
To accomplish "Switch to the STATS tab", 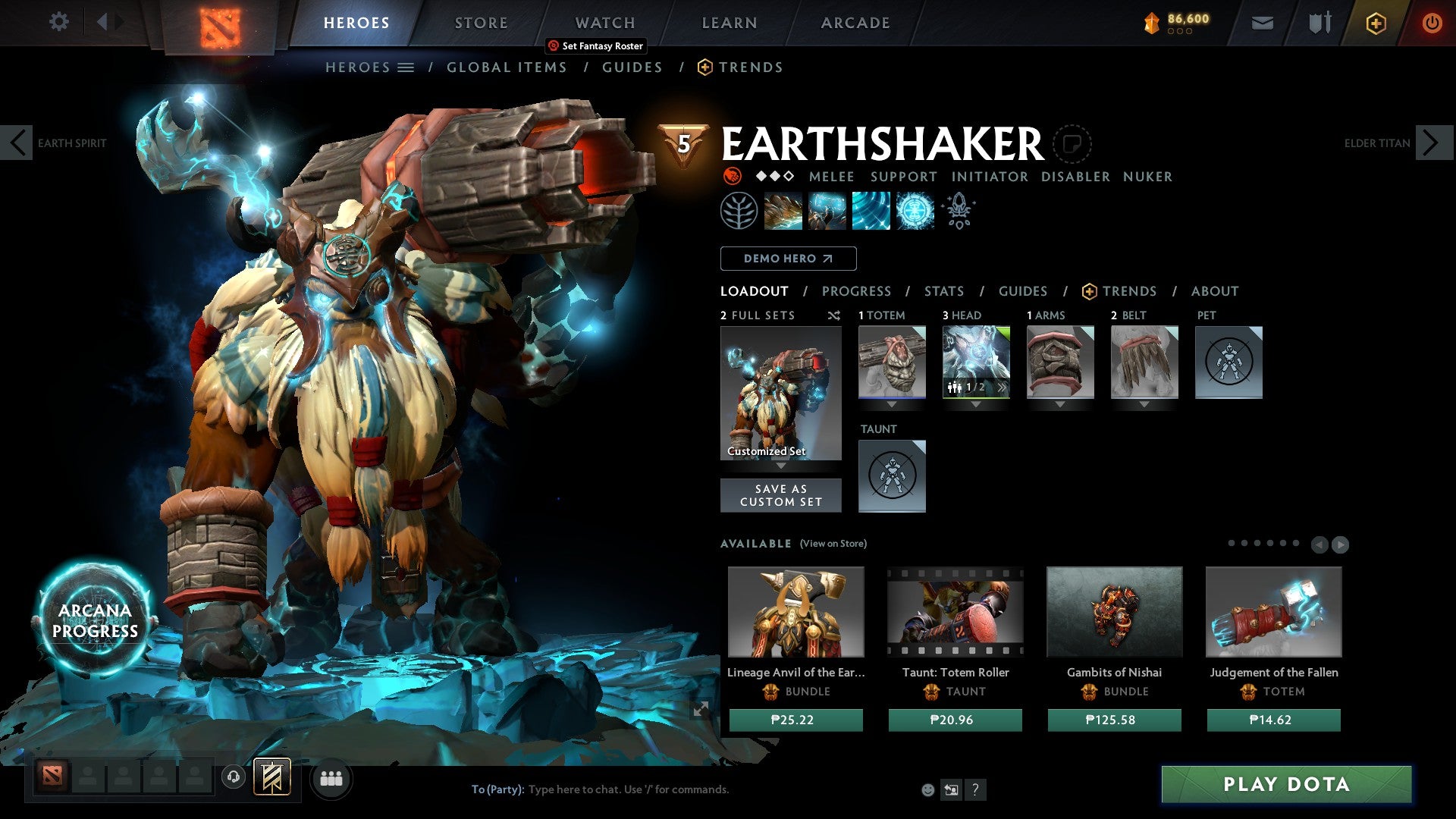I will pyautogui.click(x=944, y=290).
